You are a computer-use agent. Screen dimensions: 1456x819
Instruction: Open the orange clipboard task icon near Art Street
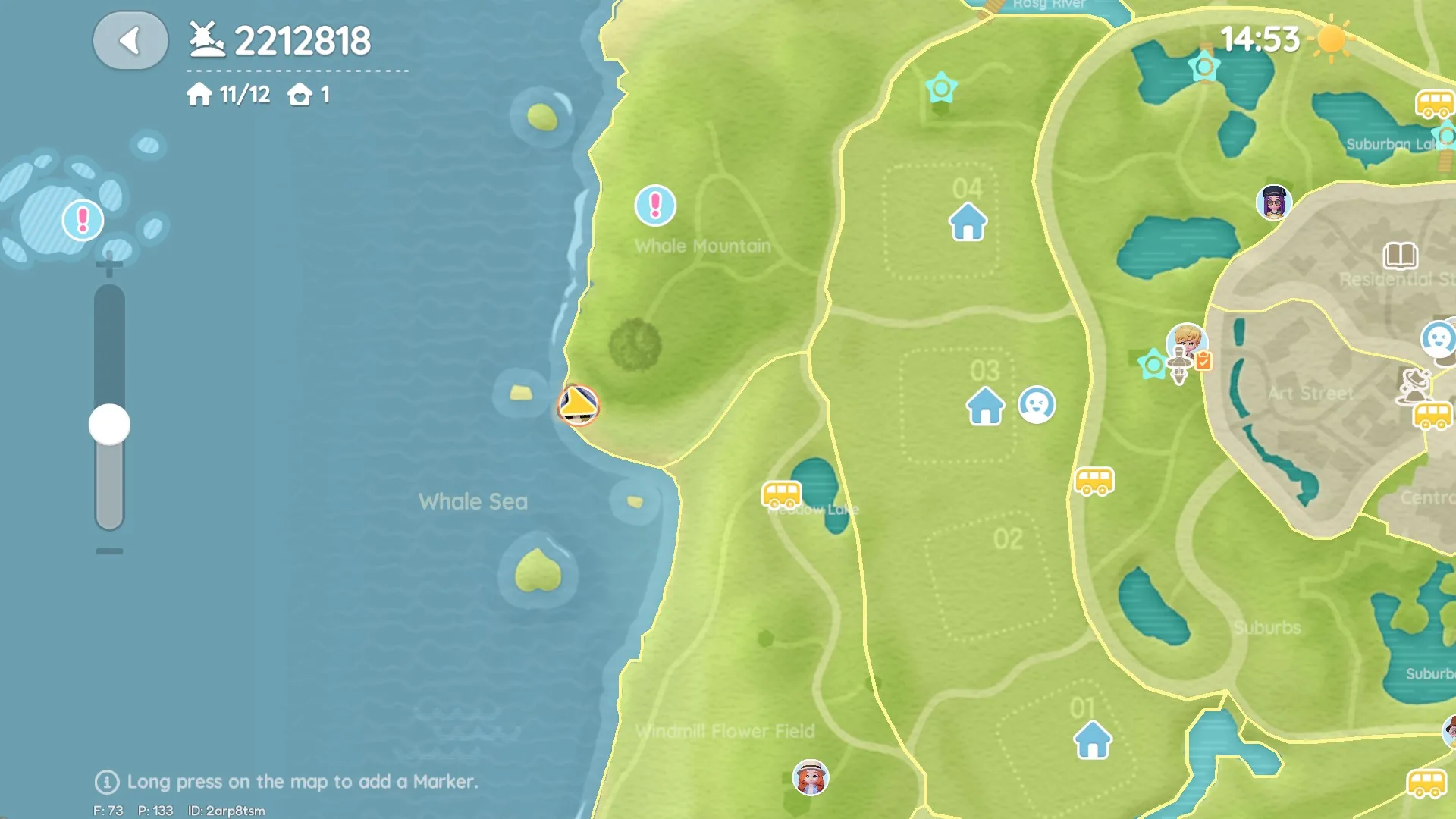point(1204,362)
